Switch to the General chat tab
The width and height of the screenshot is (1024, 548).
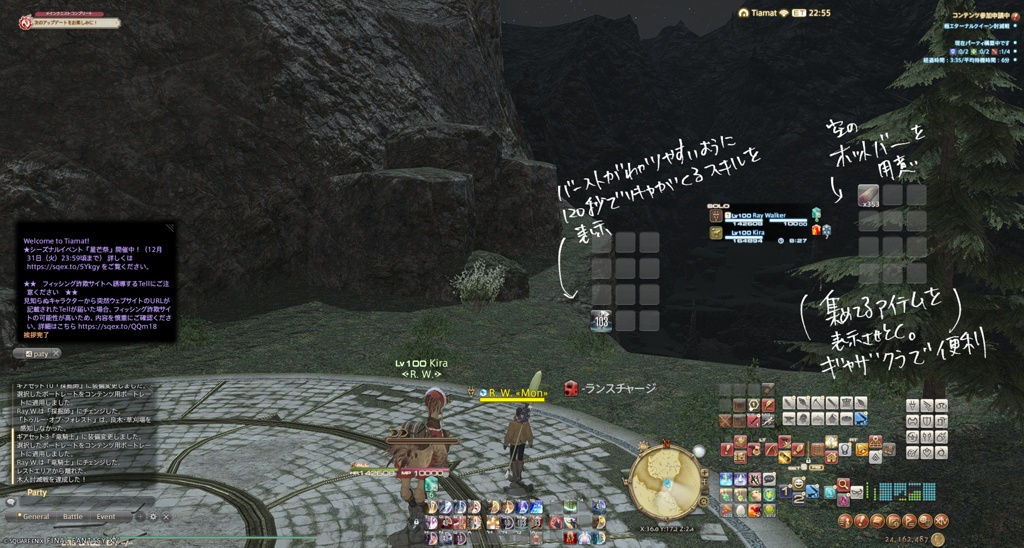37,516
